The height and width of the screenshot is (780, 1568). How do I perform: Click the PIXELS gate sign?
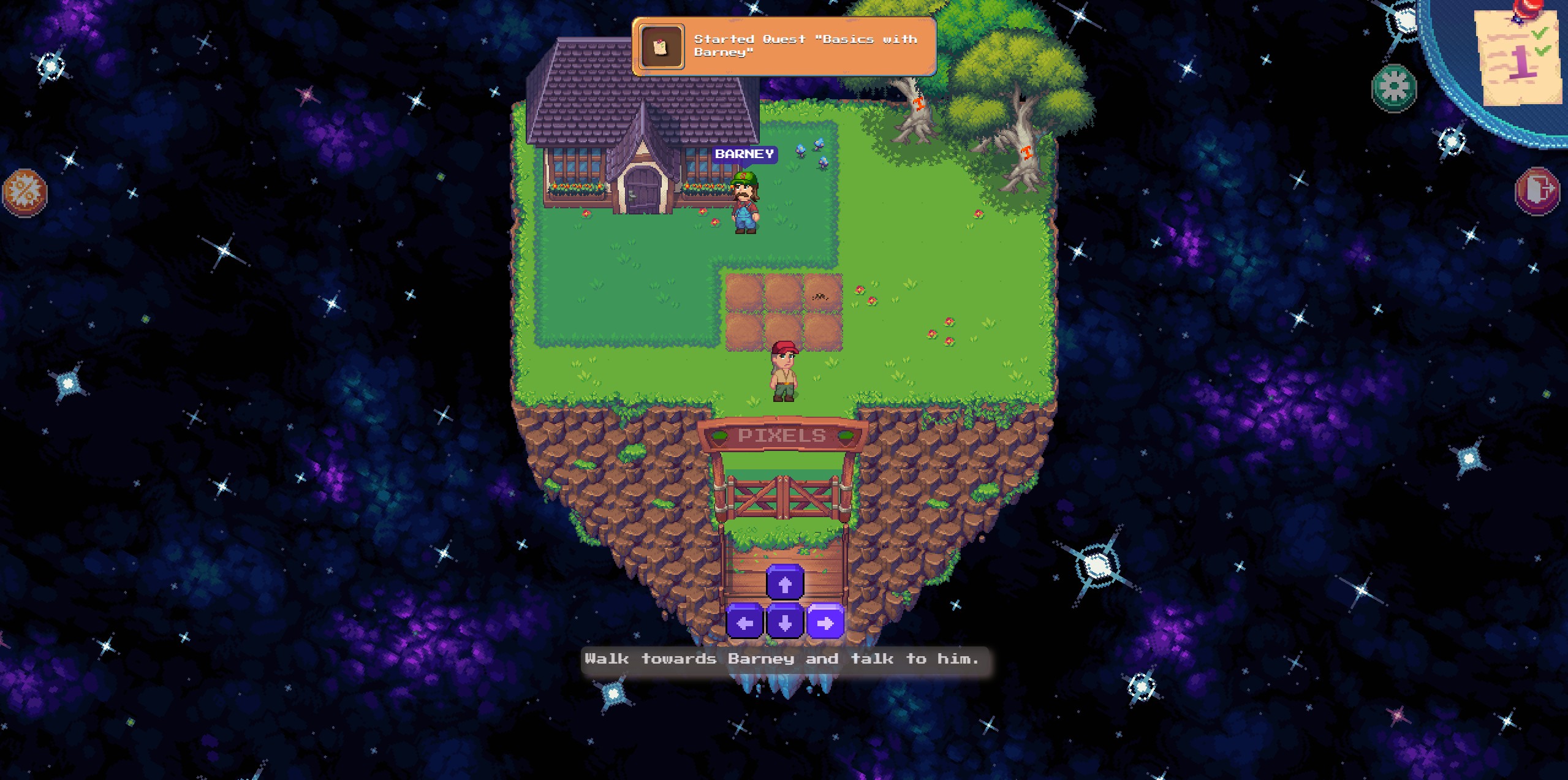pyautogui.click(x=782, y=434)
